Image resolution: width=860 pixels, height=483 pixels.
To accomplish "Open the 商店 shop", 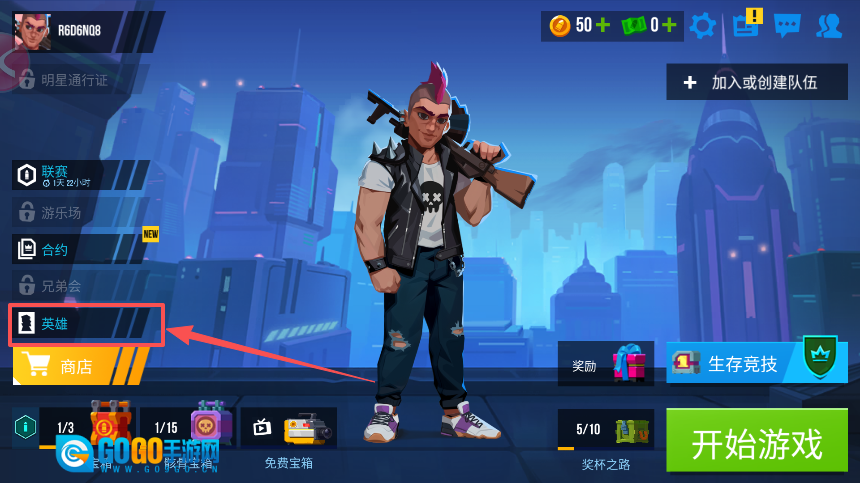I will click(x=80, y=367).
